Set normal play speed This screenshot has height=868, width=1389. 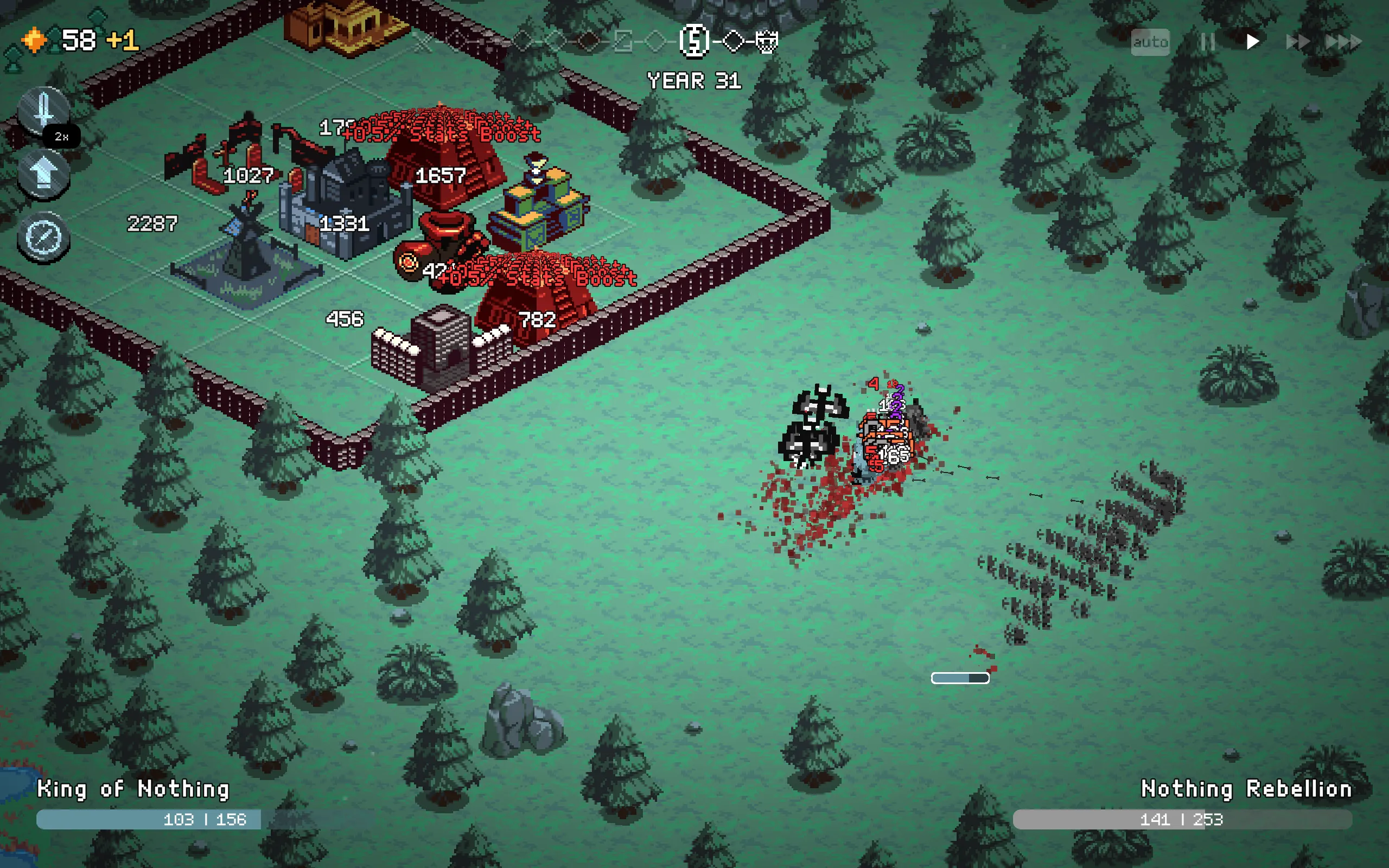pyautogui.click(x=1252, y=42)
